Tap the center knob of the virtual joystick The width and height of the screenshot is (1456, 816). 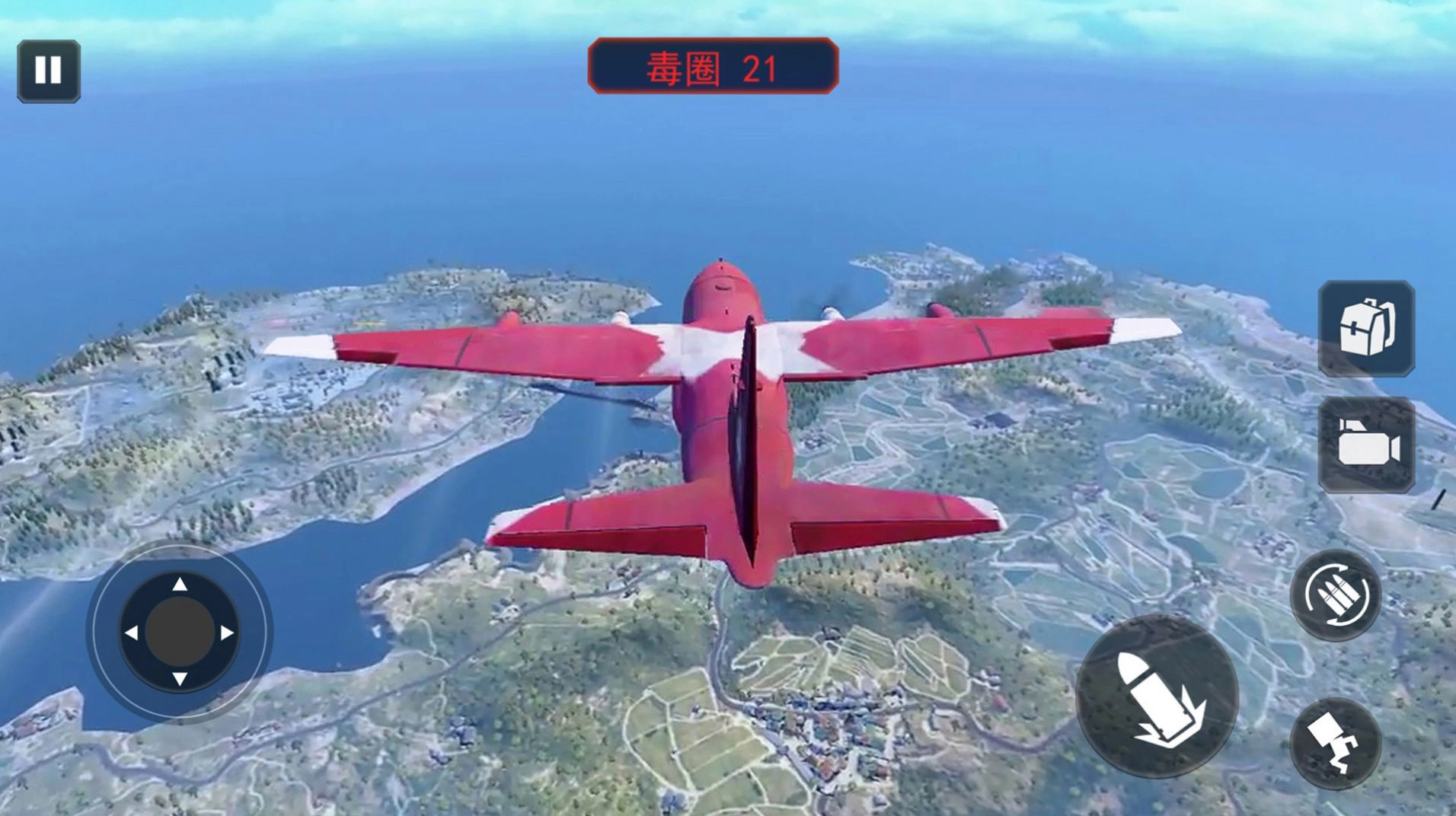click(x=180, y=631)
